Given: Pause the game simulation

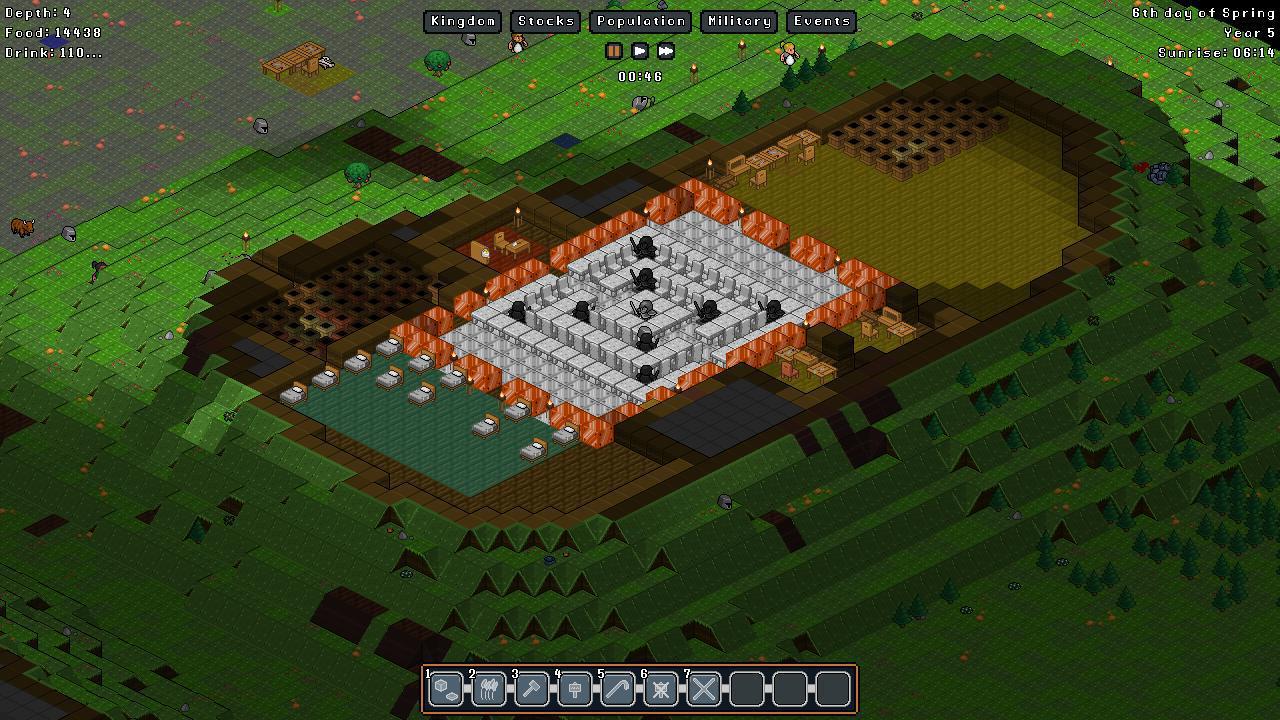Looking at the screenshot, I should (x=614, y=51).
